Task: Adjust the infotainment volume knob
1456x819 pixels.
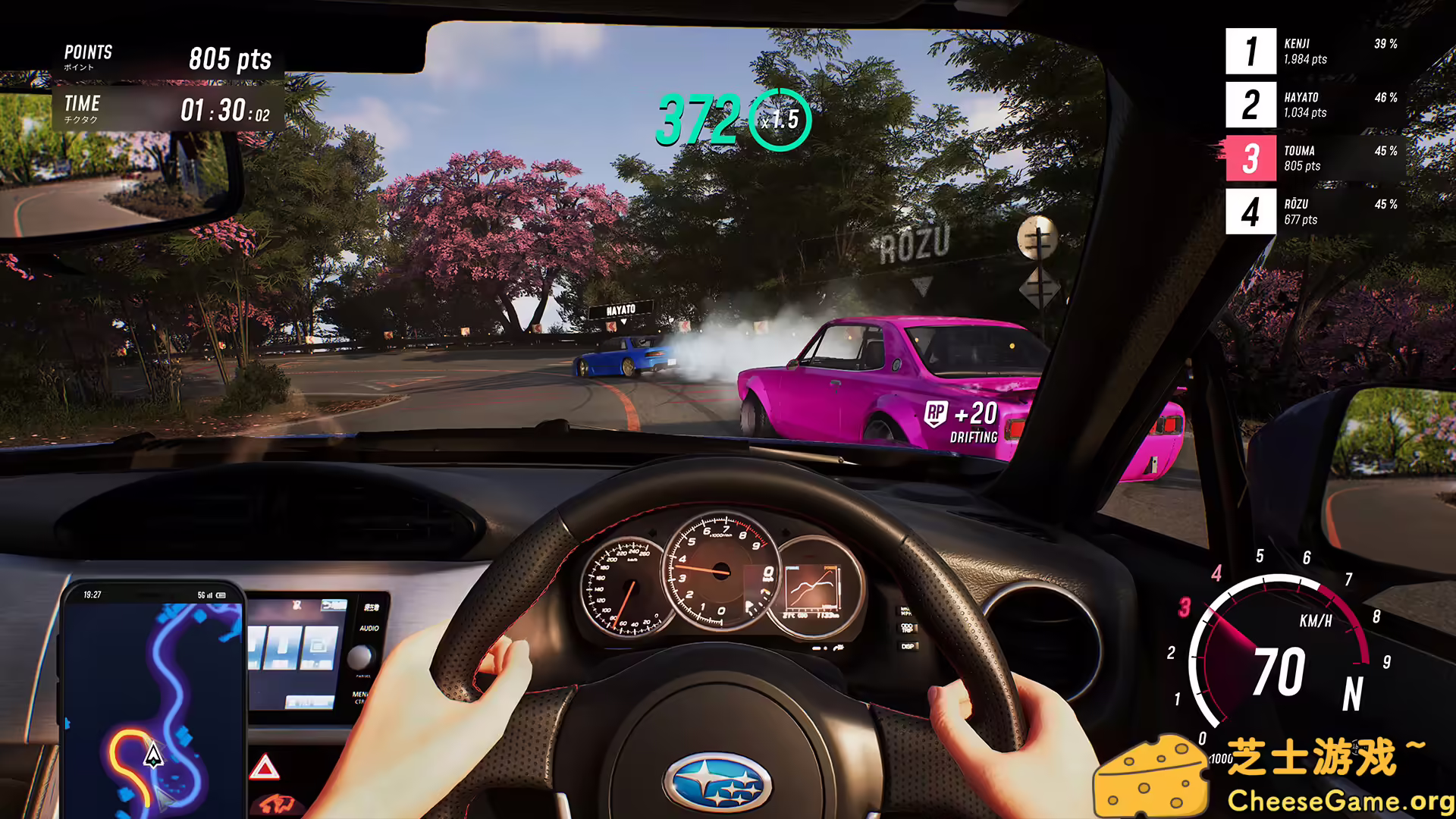Action: pyautogui.click(x=359, y=657)
